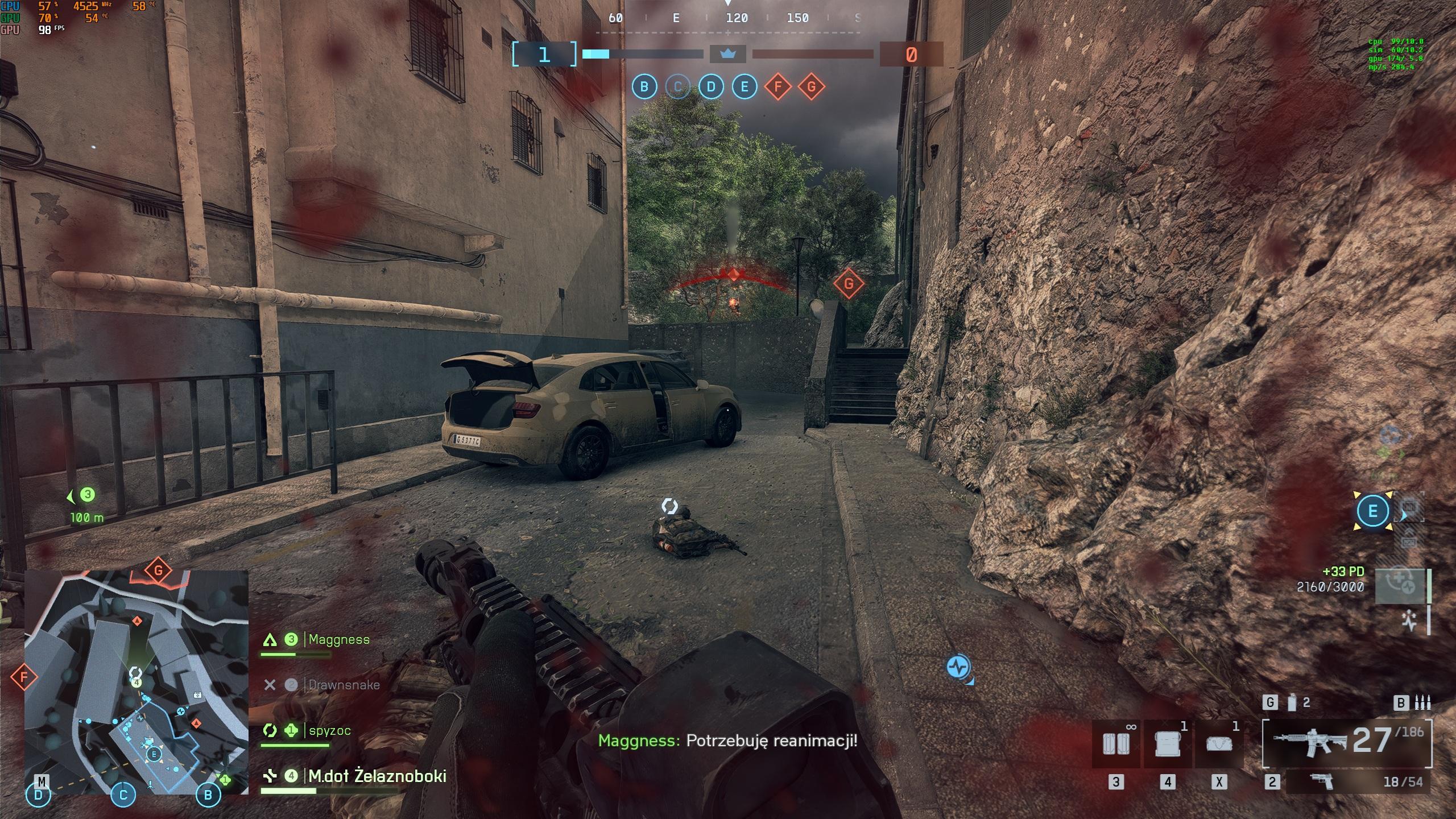
Task: Select squad member Maggness in the squad list
Action: click(x=338, y=640)
